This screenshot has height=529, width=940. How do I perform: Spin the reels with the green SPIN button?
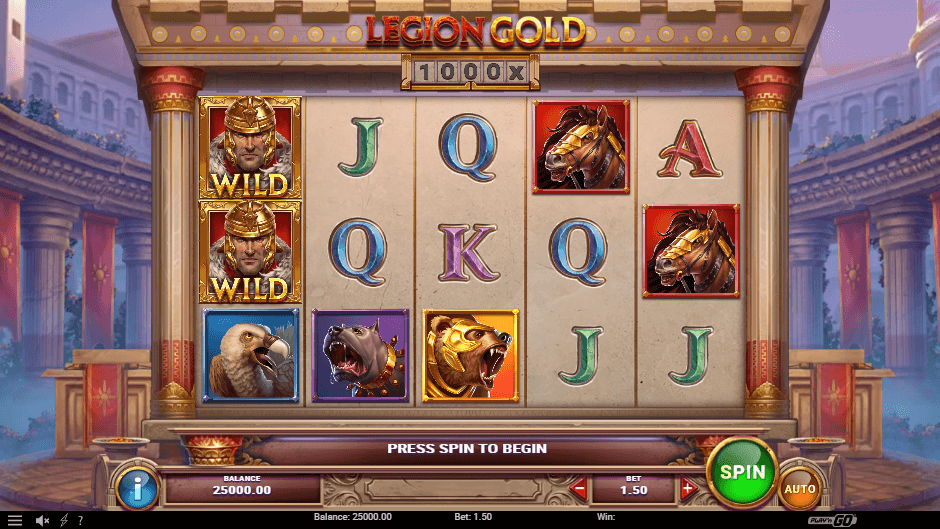742,472
